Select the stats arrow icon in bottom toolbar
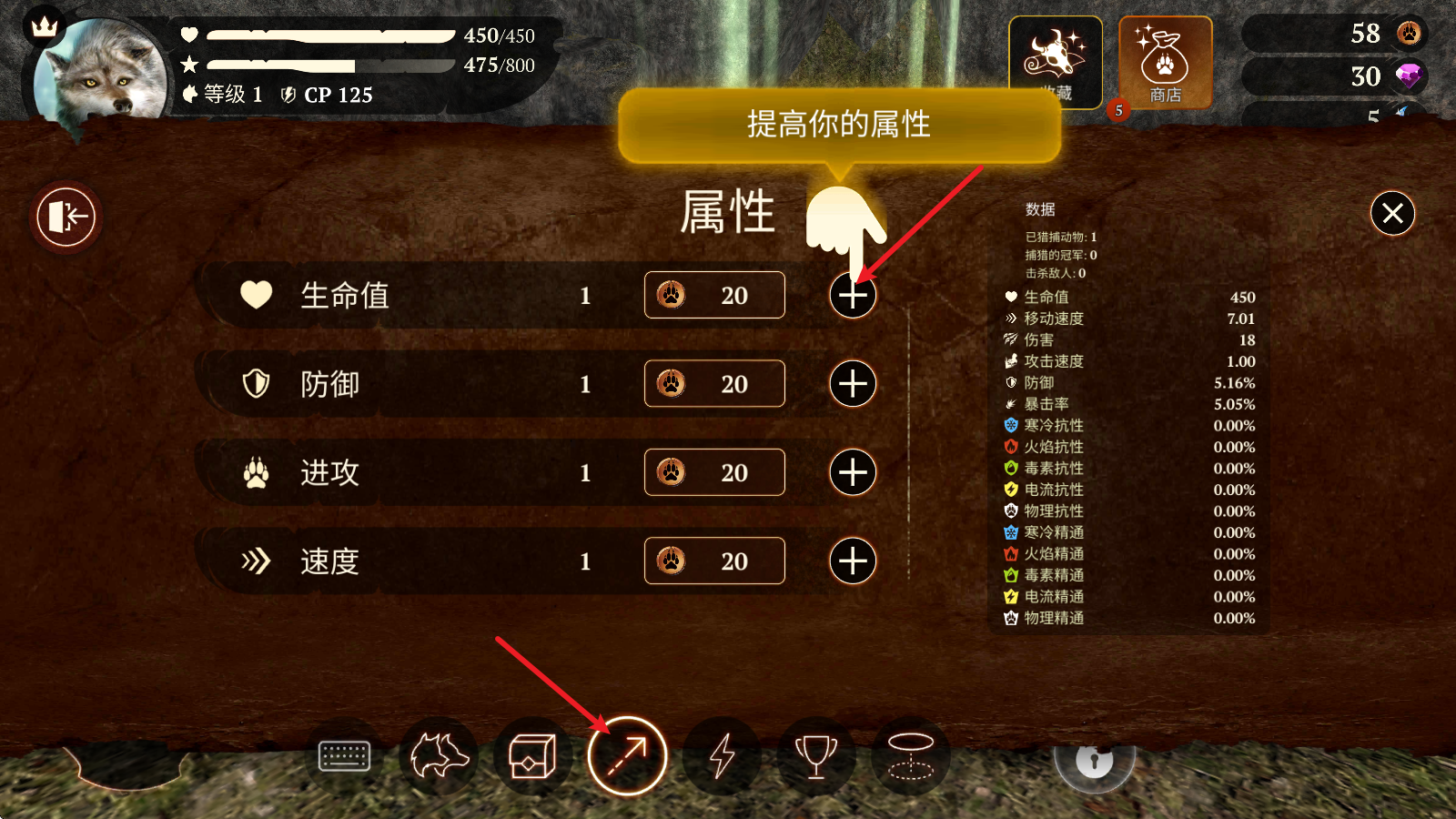Image resolution: width=1456 pixels, height=819 pixels. point(628,756)
